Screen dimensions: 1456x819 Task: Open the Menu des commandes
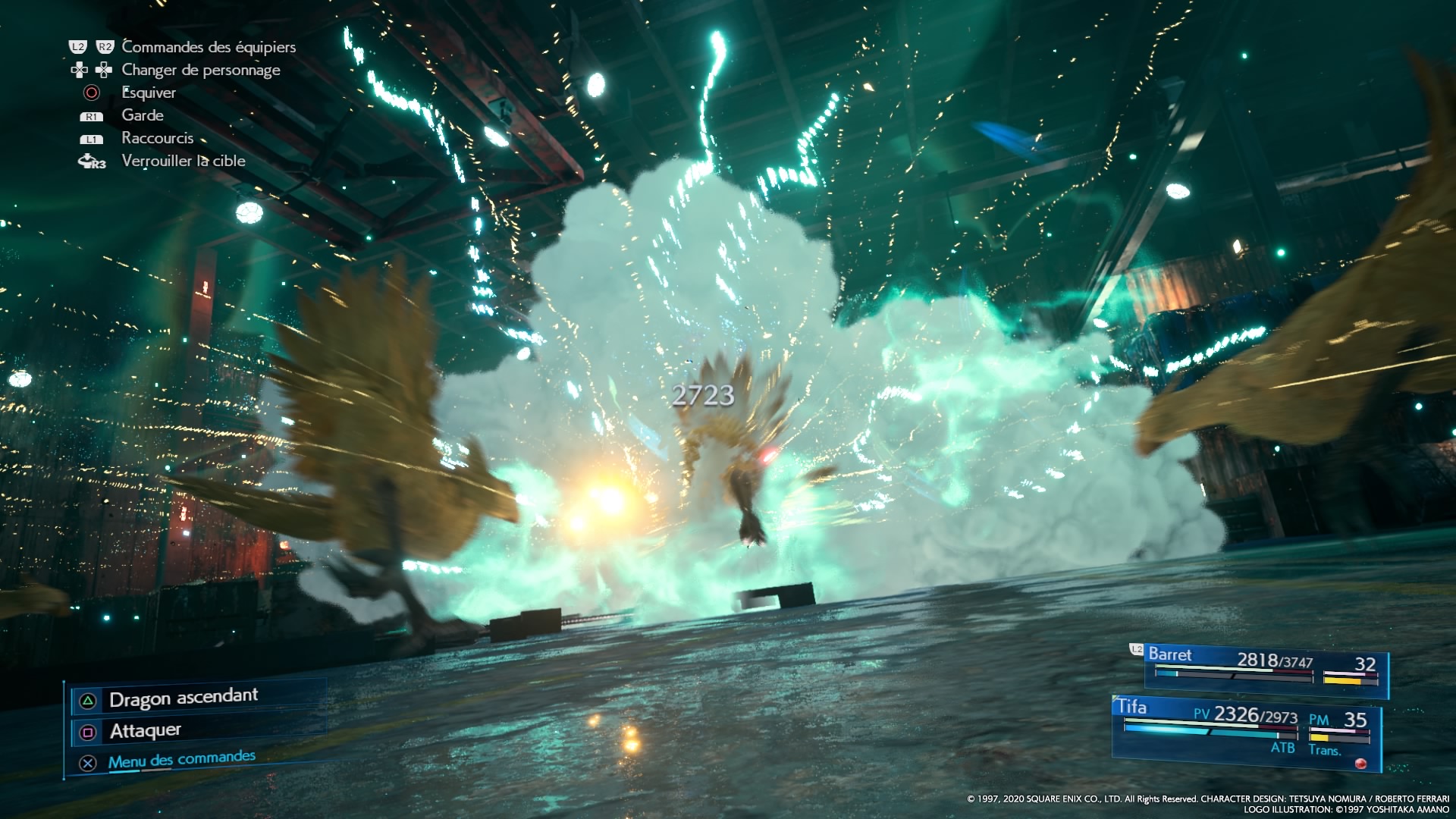coord(181,760)
